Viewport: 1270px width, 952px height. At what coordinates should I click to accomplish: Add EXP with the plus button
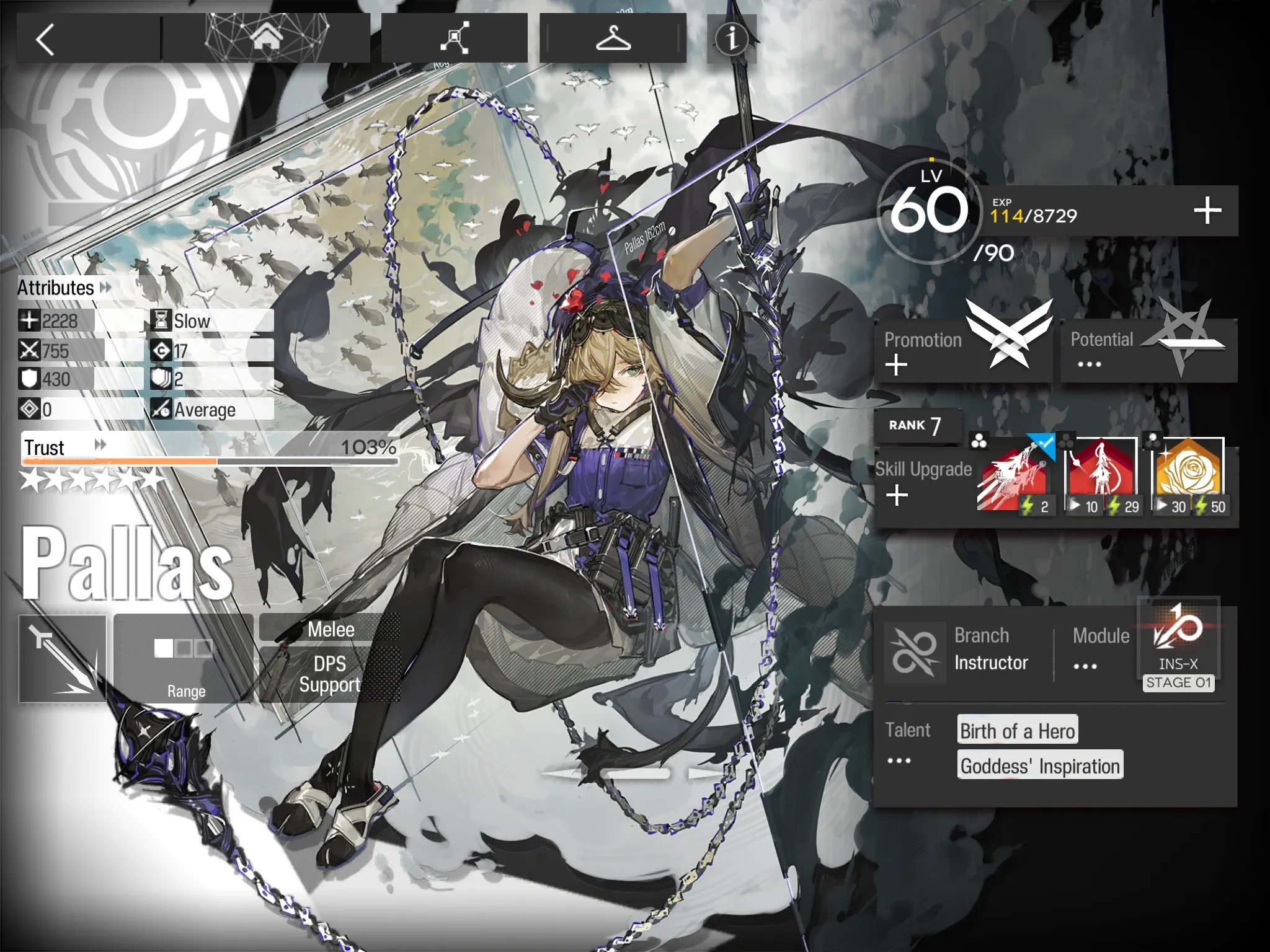1207,211
